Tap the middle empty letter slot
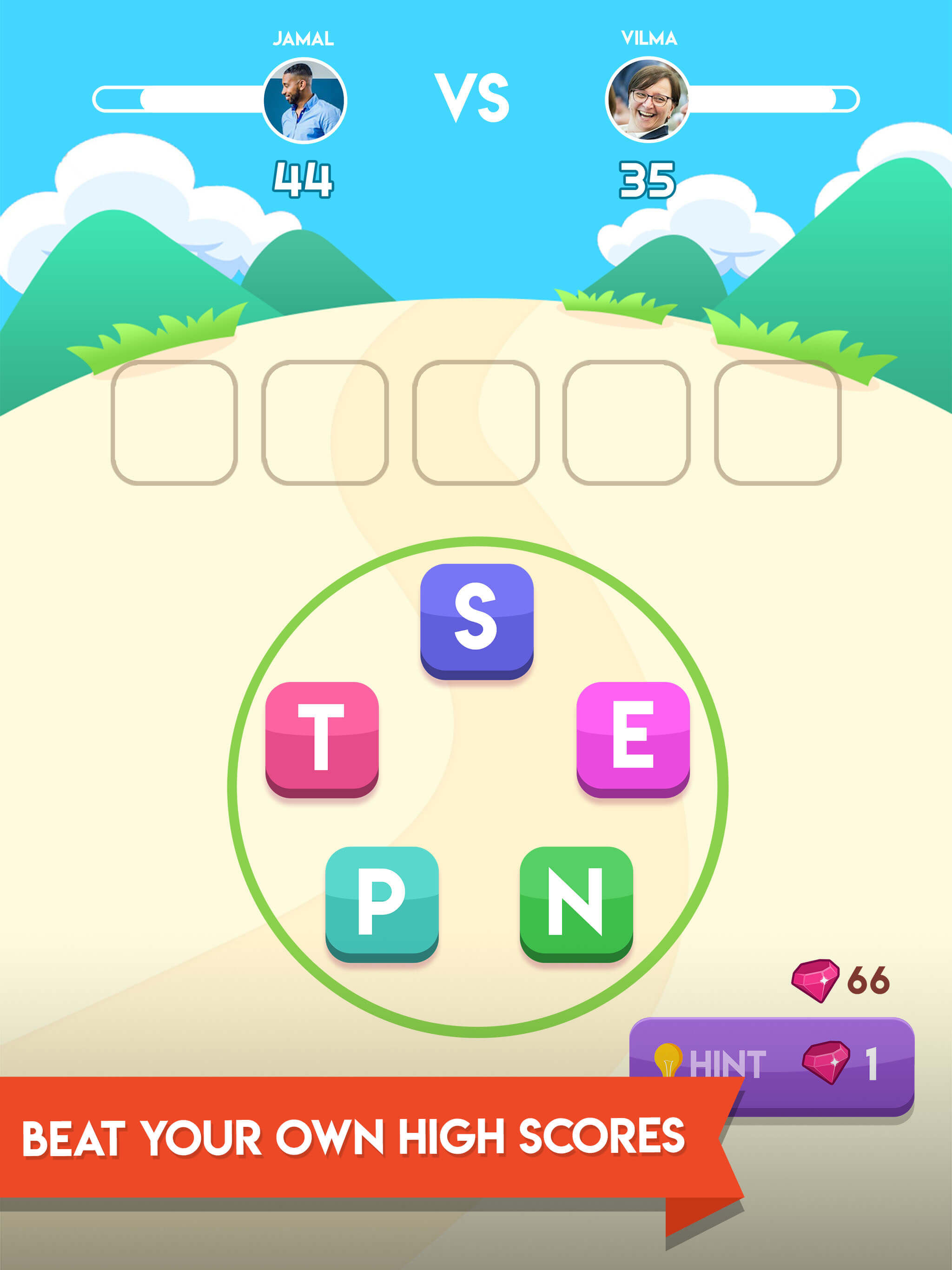The width and height of the screenshot is (952, 1270). point(476,422)
